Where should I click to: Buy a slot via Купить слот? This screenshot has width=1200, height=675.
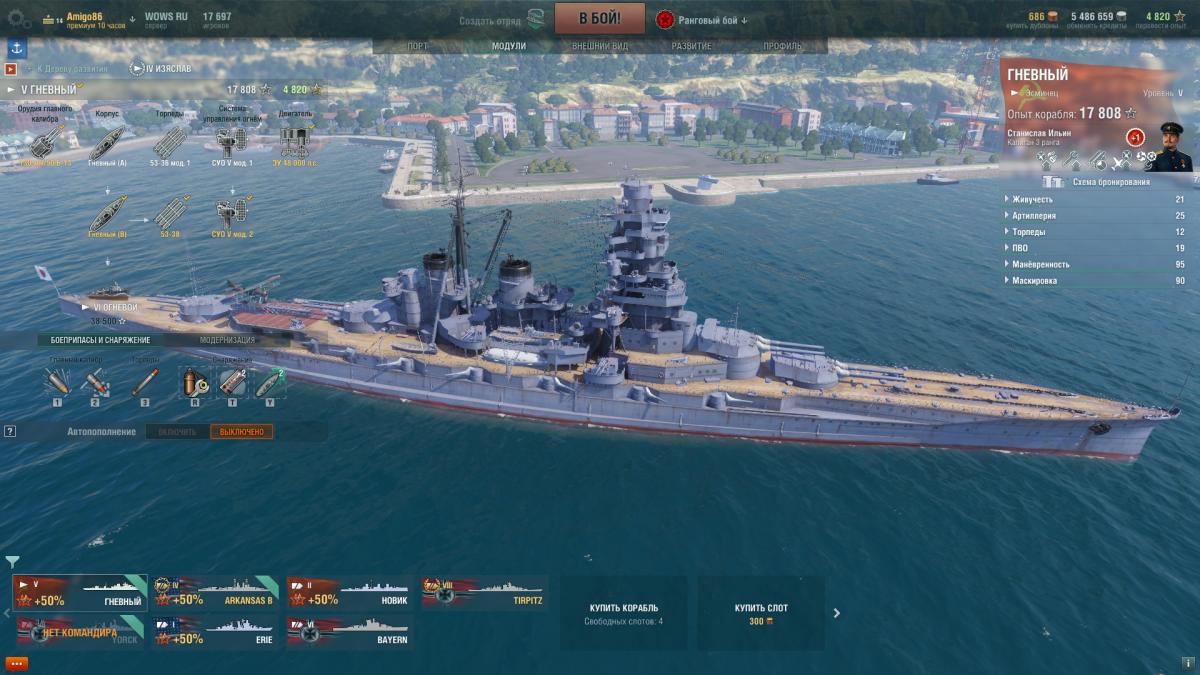pos(761,612)
